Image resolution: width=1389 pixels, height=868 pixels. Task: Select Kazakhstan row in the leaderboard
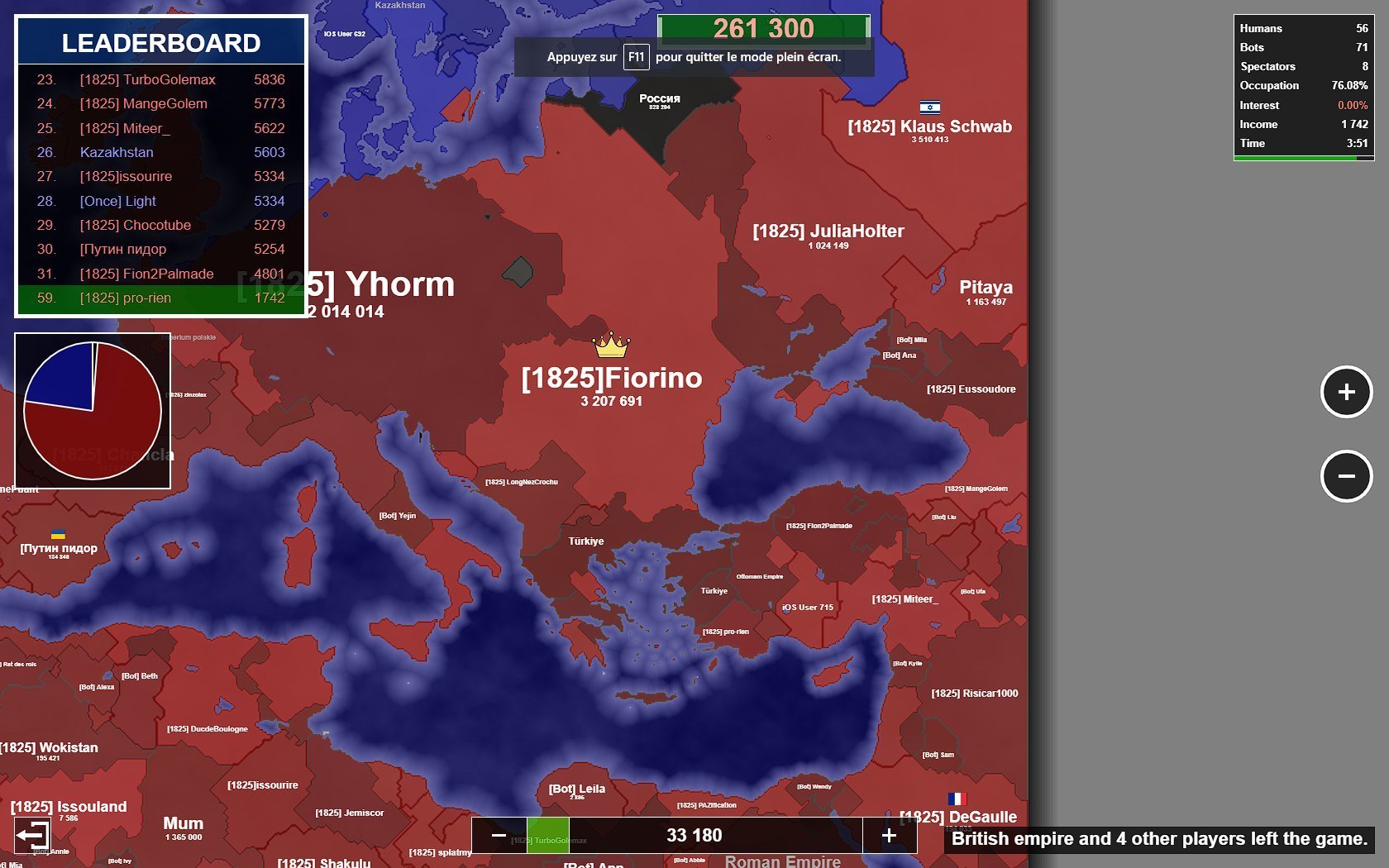coord(161,152)
